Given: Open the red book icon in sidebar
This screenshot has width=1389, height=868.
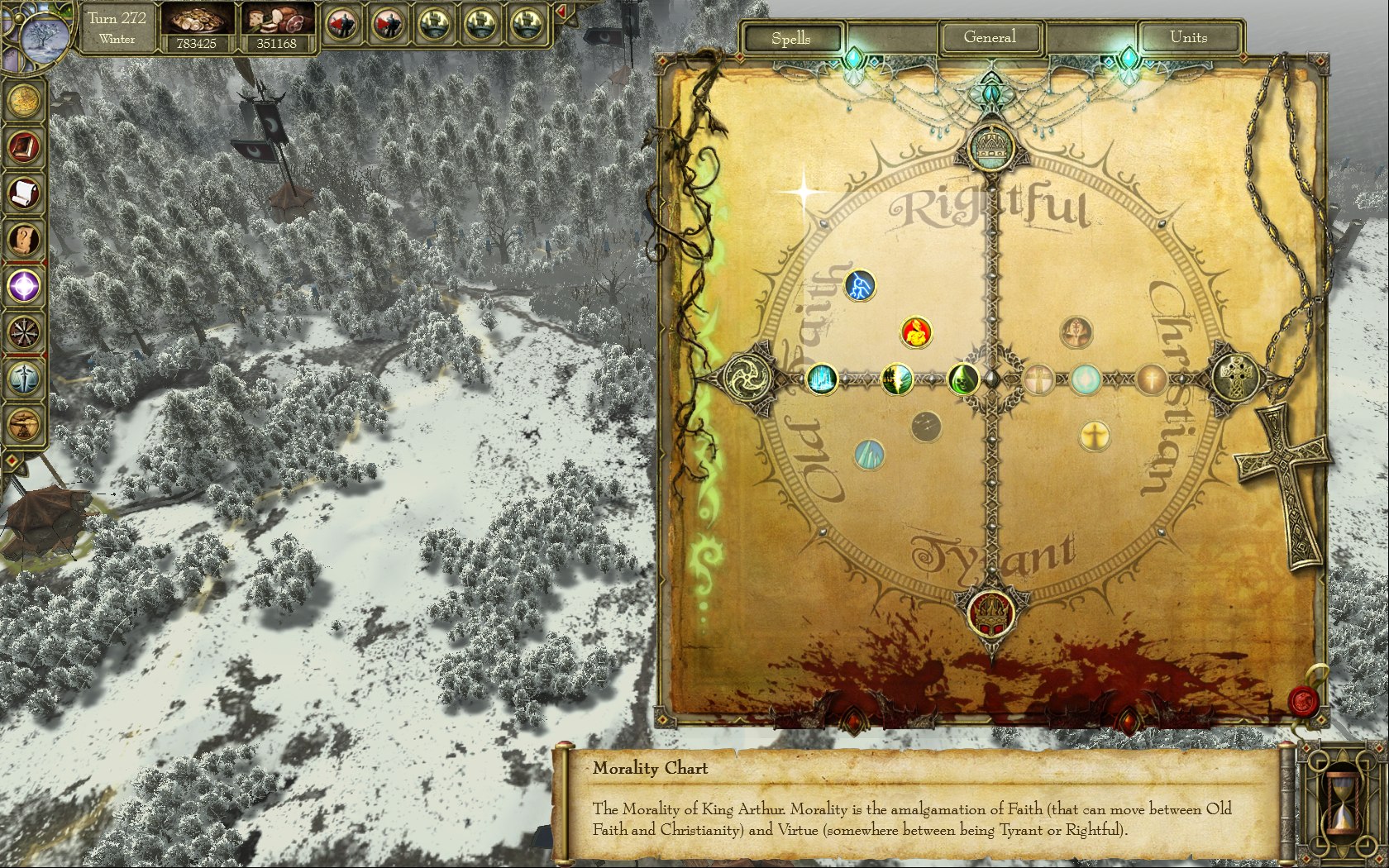Looking at the screenshot, I should point(24,147).
